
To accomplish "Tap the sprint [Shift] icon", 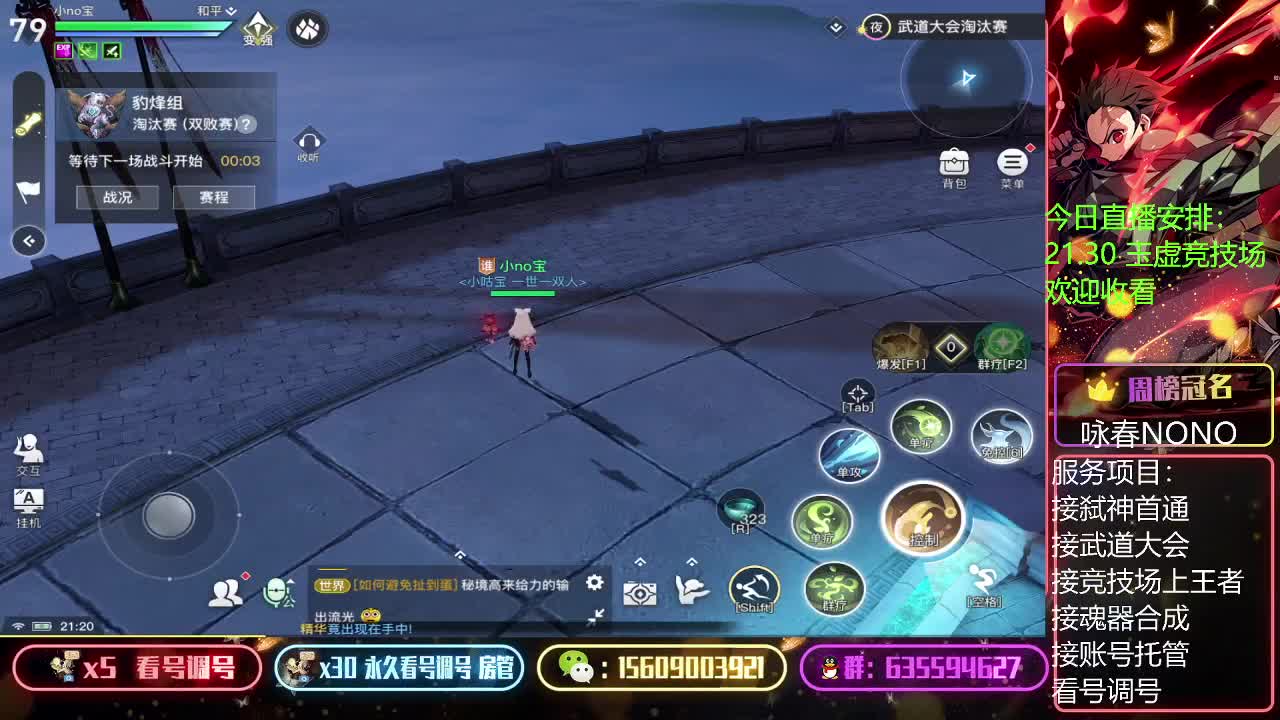I will 754,586.
